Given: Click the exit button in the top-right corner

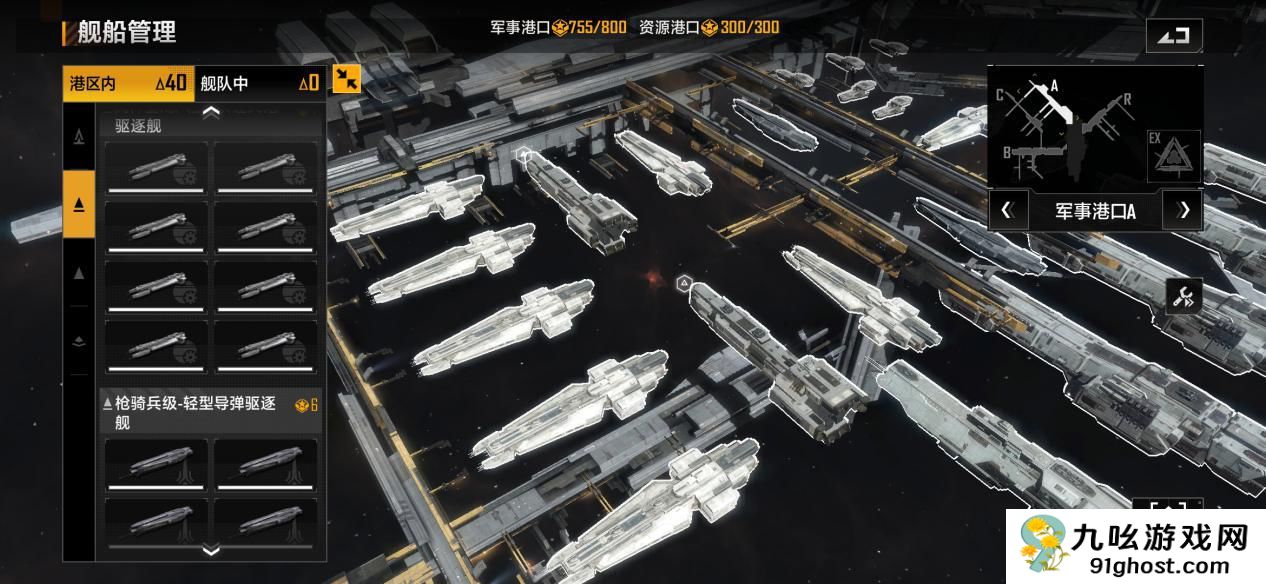Looking at the screenshot, I should coord(1174,36).
